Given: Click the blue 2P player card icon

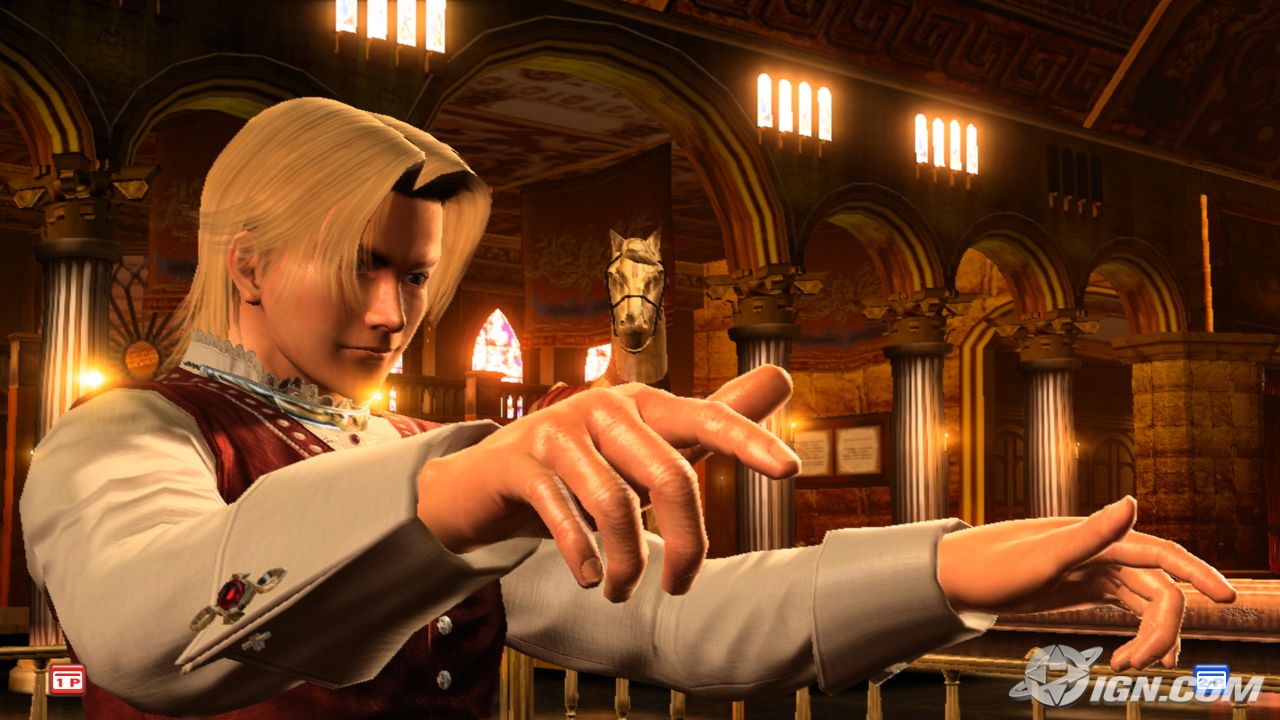Looking at the screenshot, I should (x=1211, y=678).
